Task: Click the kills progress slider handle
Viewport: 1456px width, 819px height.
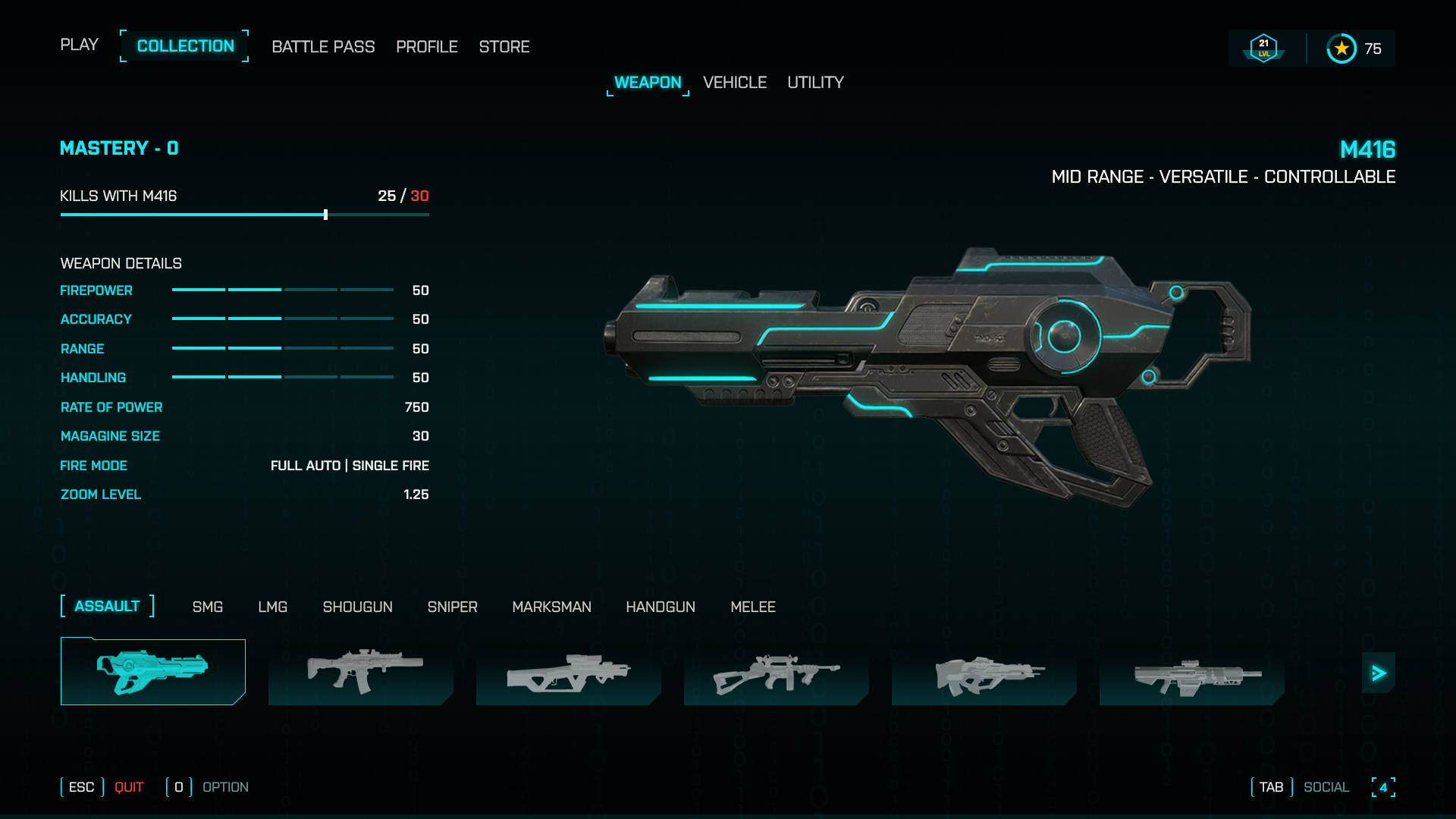Action: (x=325, y=215)
